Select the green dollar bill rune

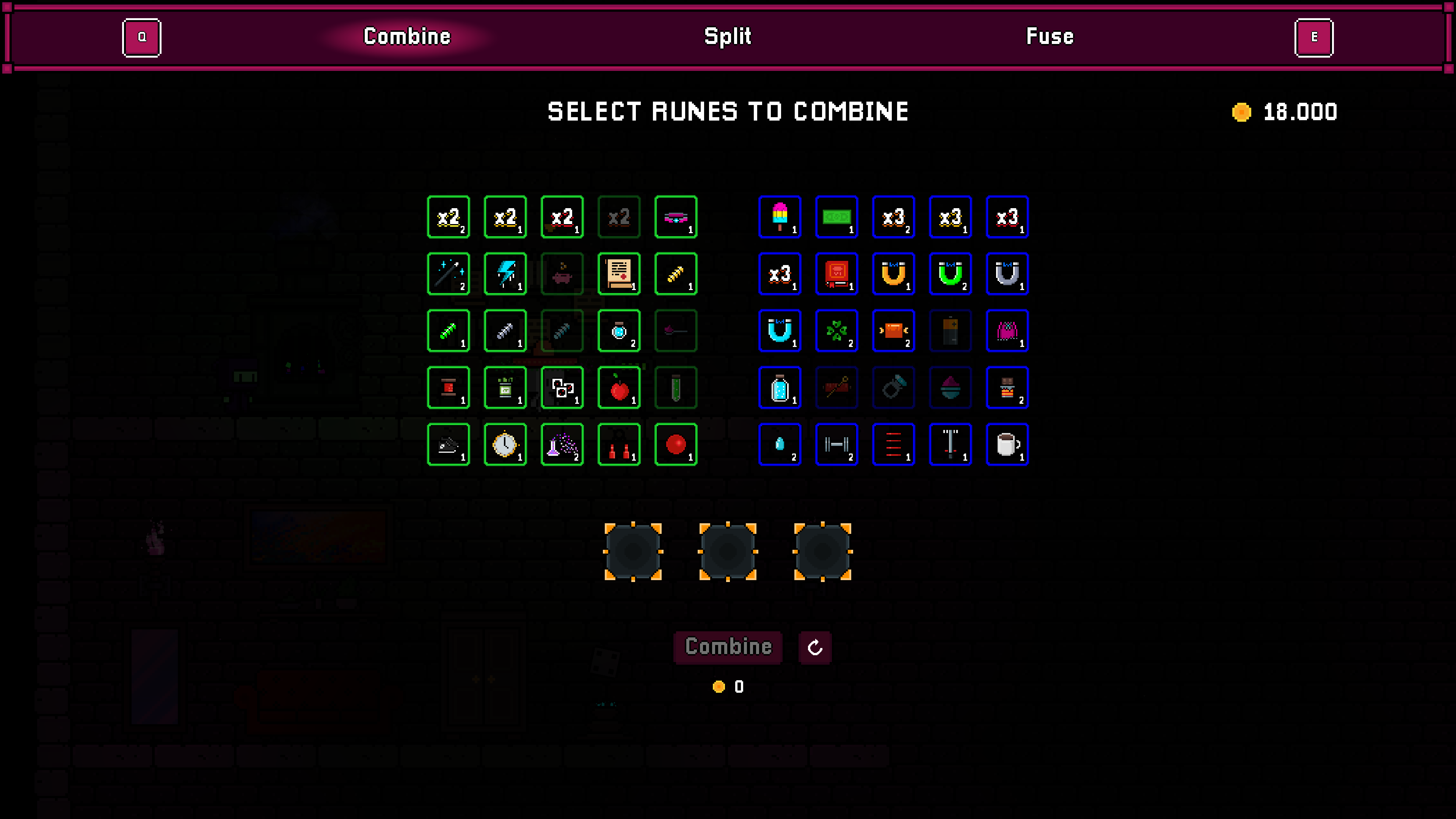tap(837, 217)
